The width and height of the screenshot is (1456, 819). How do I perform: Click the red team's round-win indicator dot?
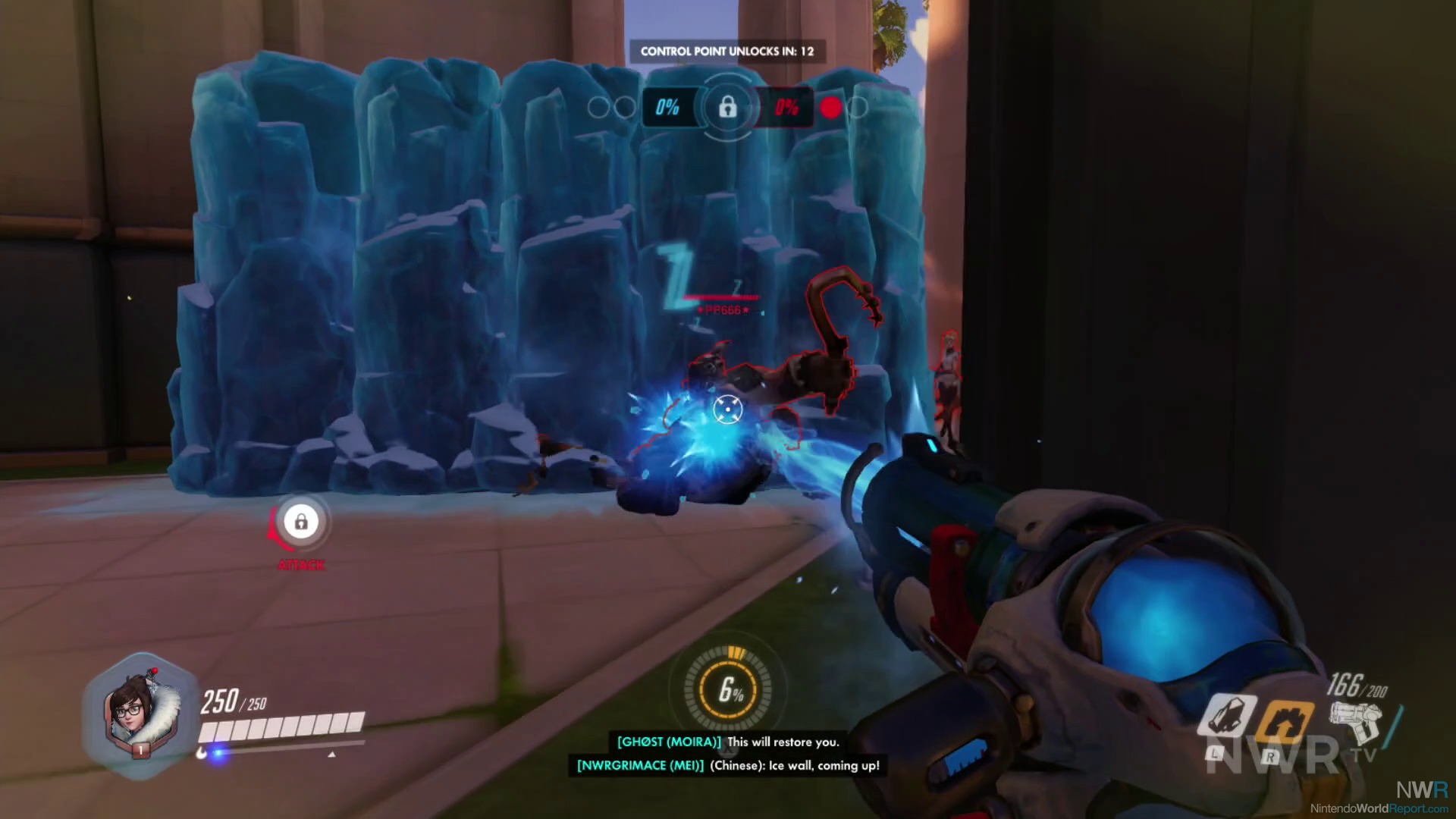(831, 108)
